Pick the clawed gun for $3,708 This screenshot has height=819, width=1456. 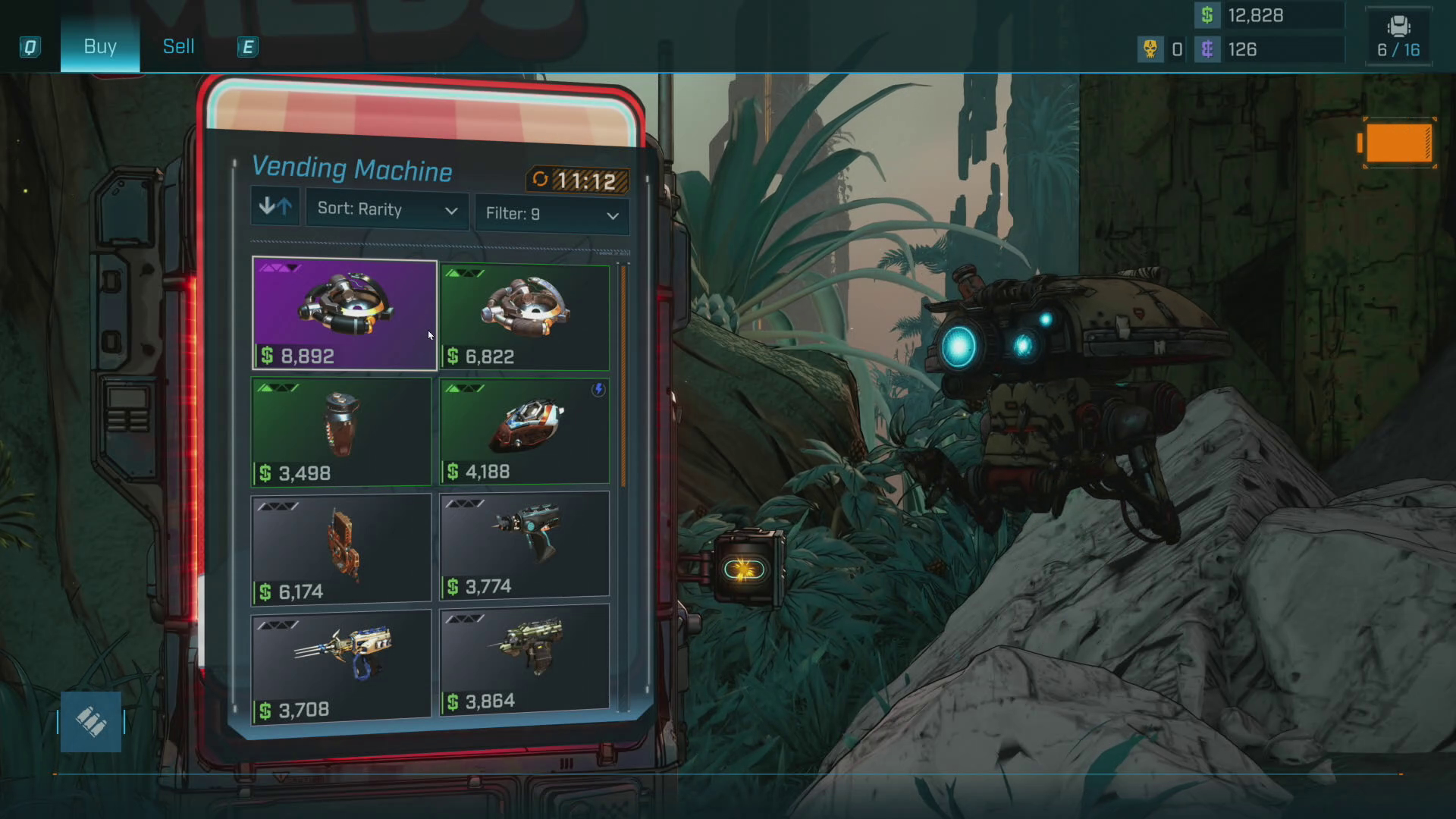341,665
